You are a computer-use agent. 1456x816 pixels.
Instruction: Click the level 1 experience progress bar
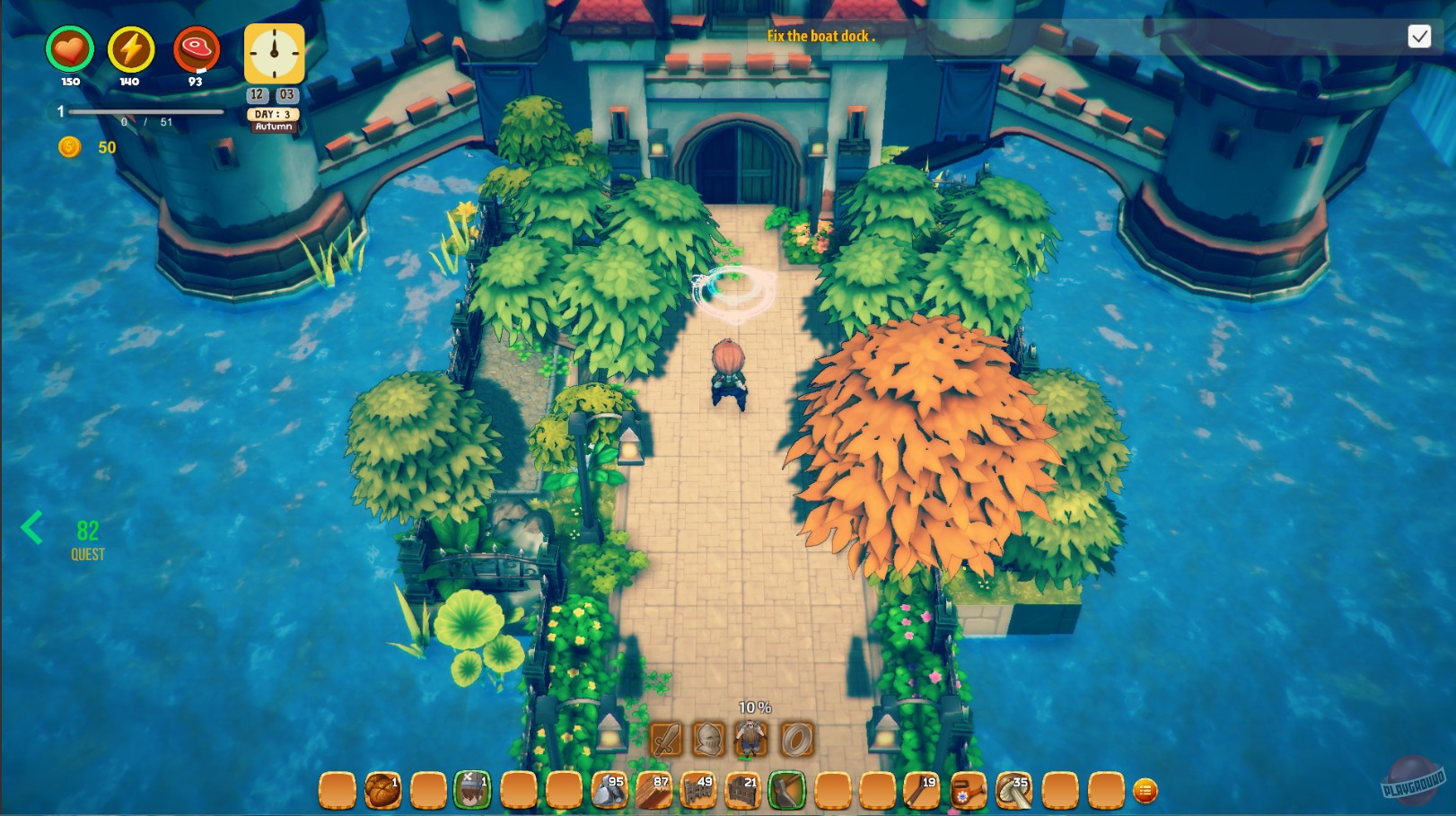tap(146, 111)
